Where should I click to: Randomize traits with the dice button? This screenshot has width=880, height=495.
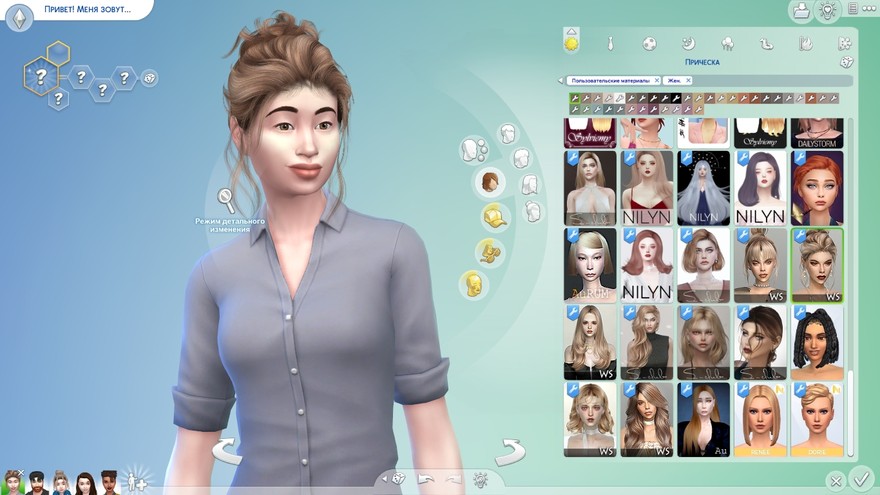(149, 77)
